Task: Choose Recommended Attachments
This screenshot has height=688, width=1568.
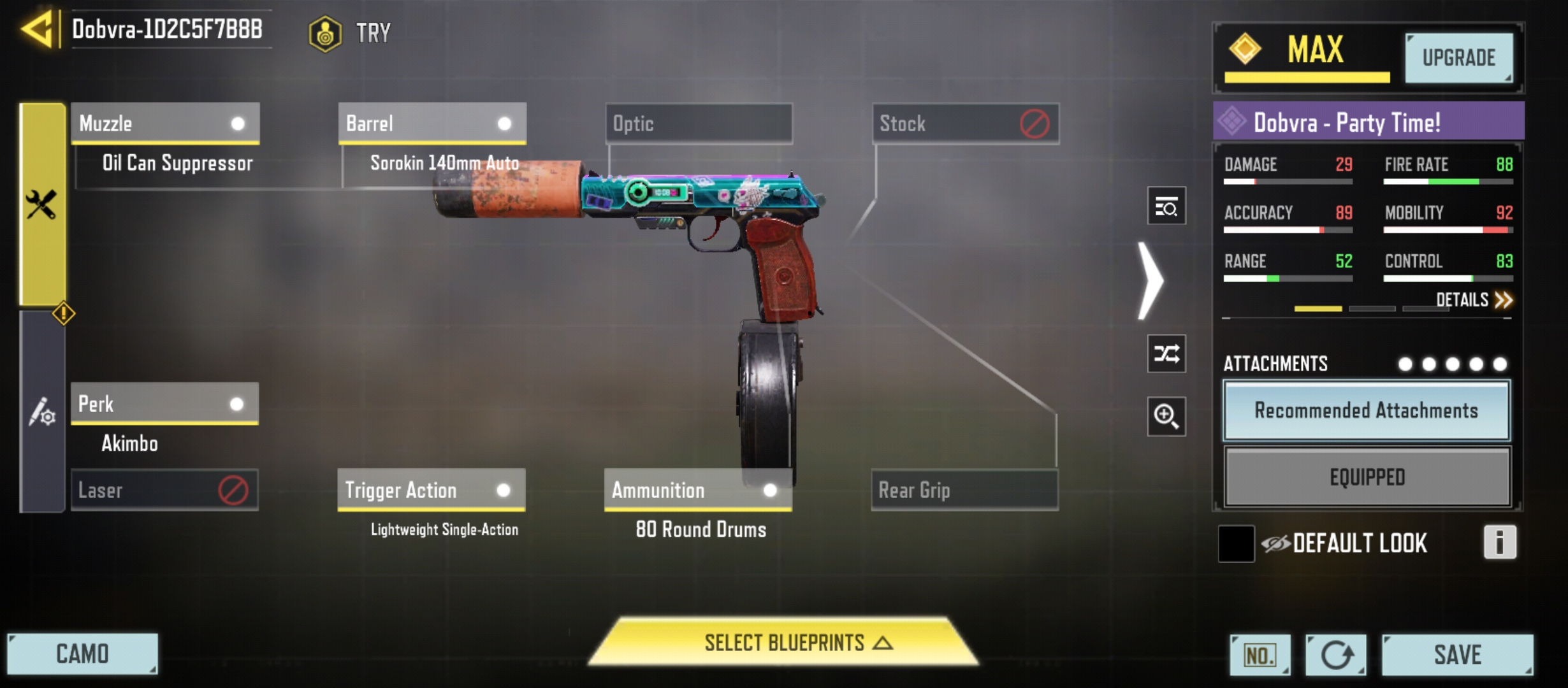Action: (1367, 411)
